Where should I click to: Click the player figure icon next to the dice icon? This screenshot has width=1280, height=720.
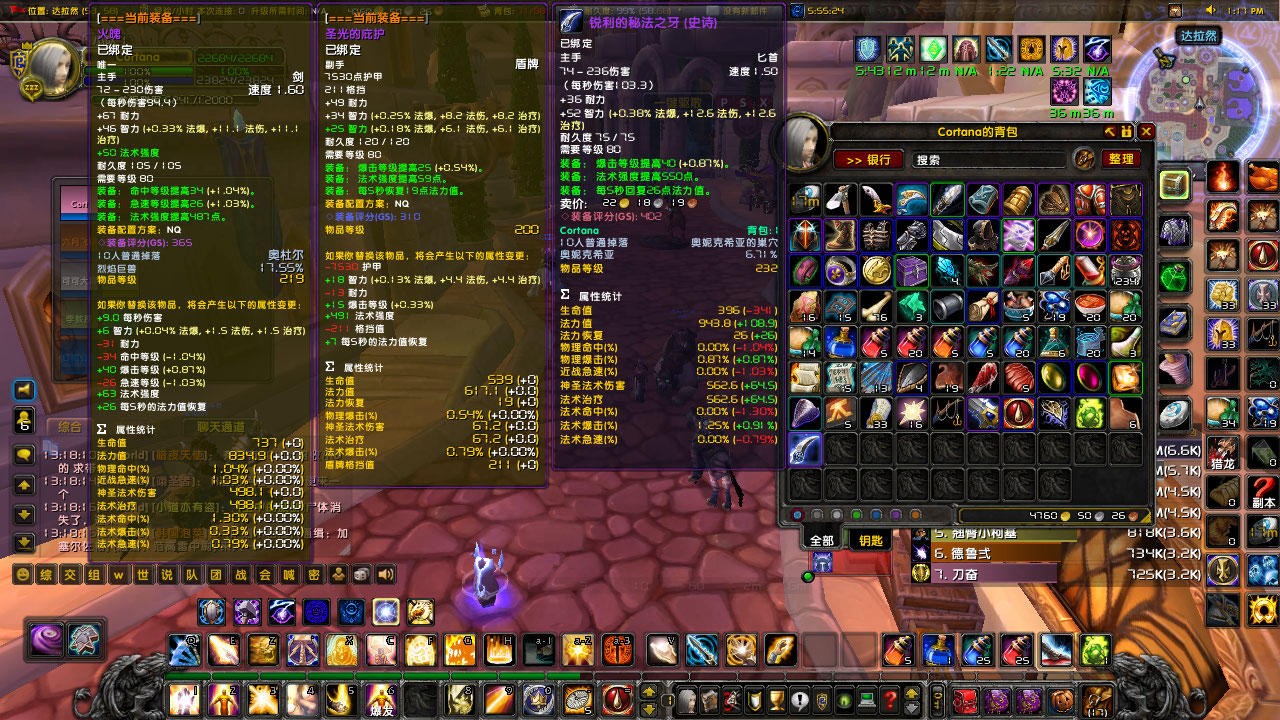coord(339,575)
